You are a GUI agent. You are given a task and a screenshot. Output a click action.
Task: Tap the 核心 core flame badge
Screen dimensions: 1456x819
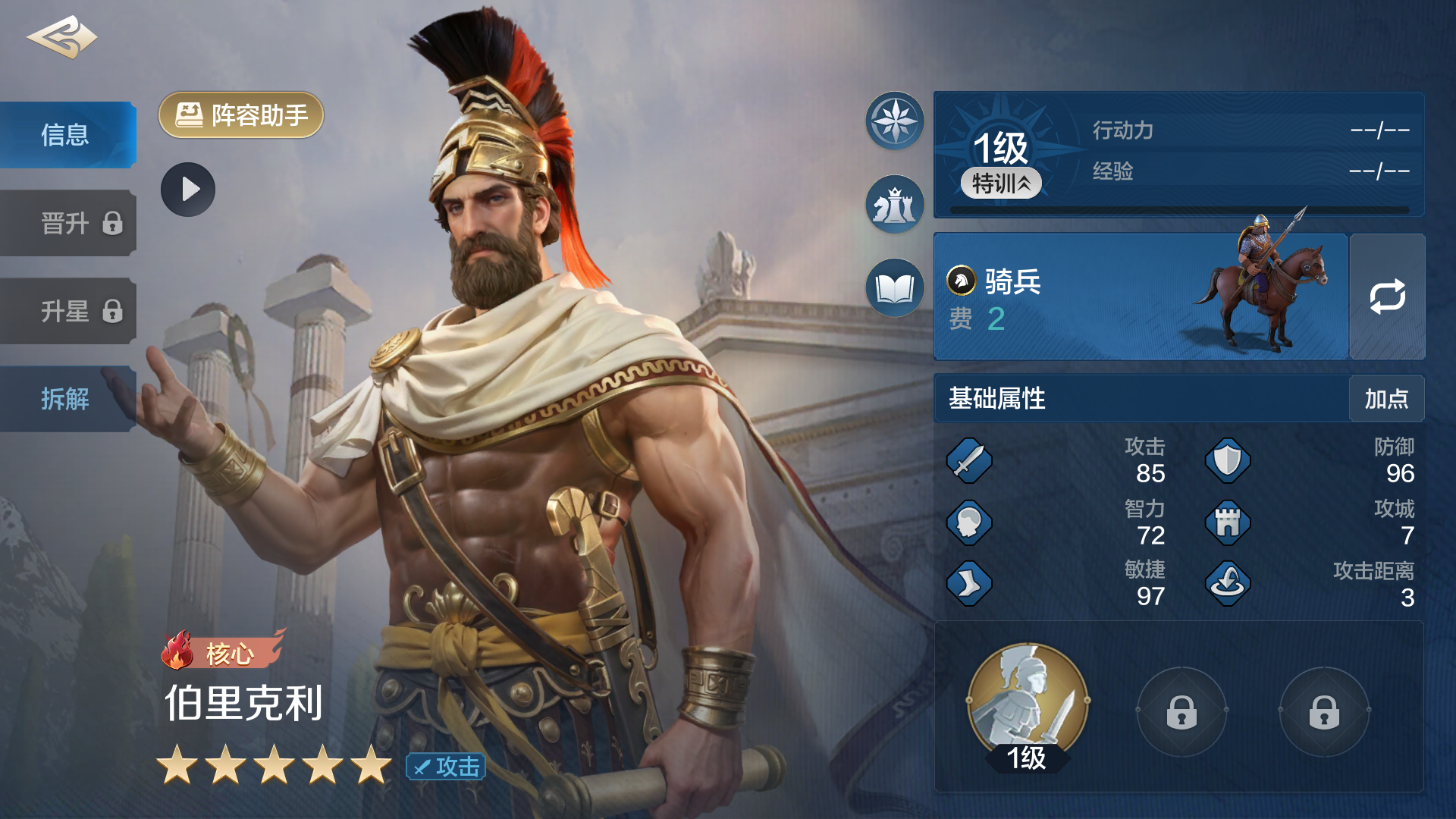(221, 652)
